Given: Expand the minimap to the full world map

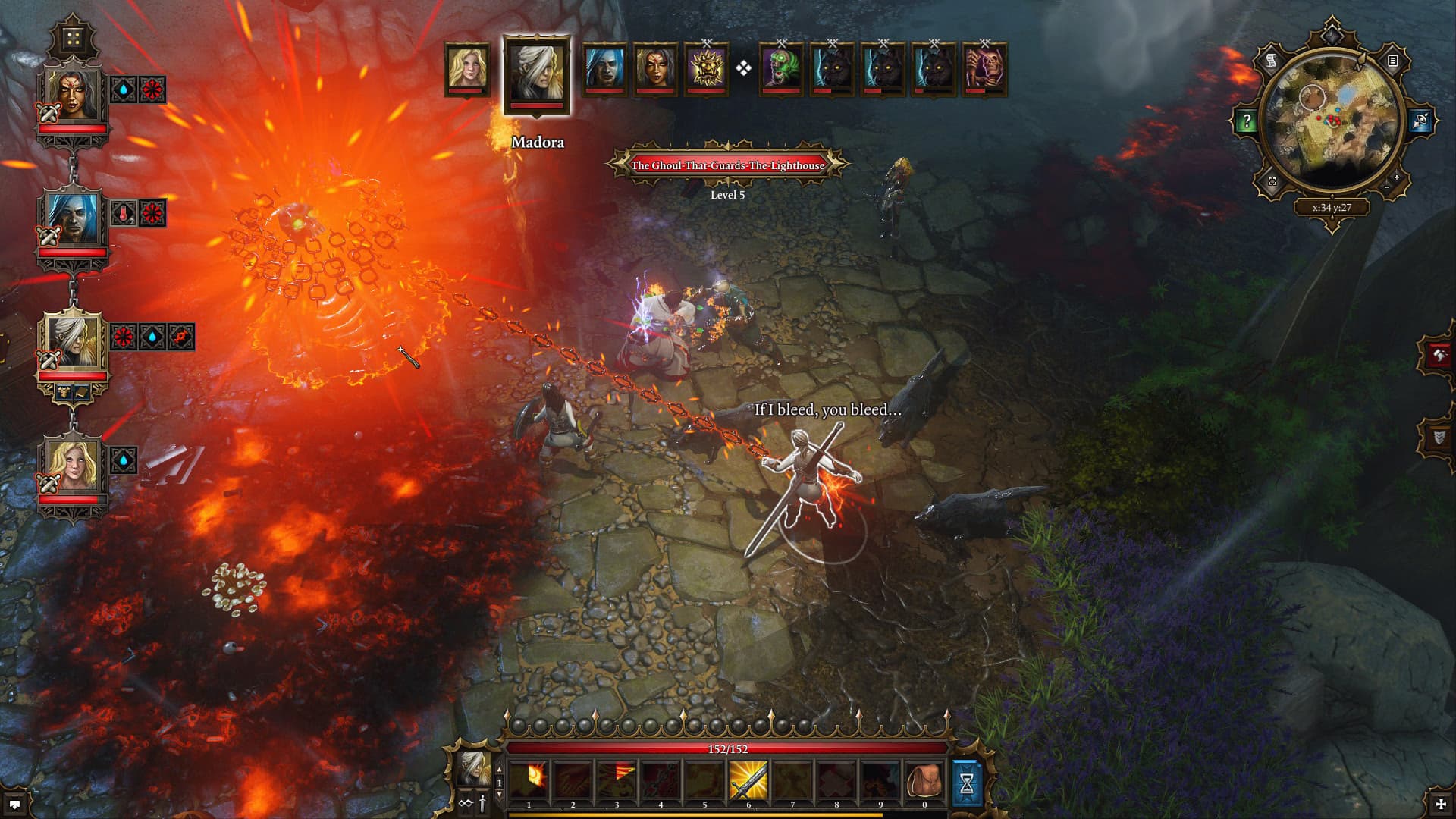Looking at the screenshot, I should [1272, 182].
